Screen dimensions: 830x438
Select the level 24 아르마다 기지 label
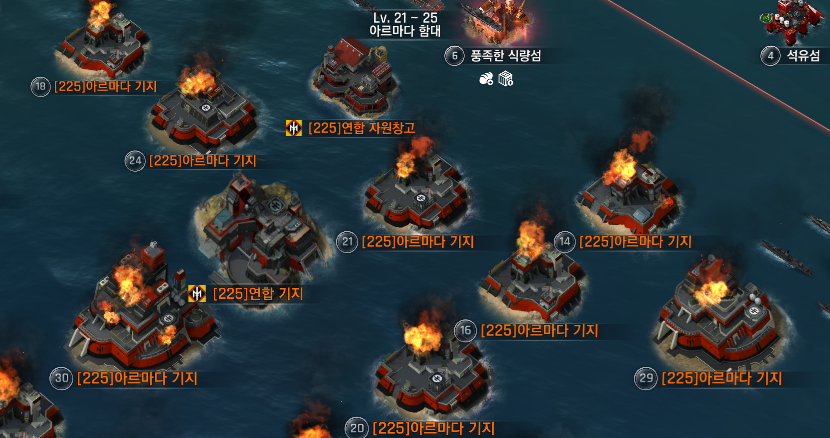pyautogui.click(x=202, y=160)
